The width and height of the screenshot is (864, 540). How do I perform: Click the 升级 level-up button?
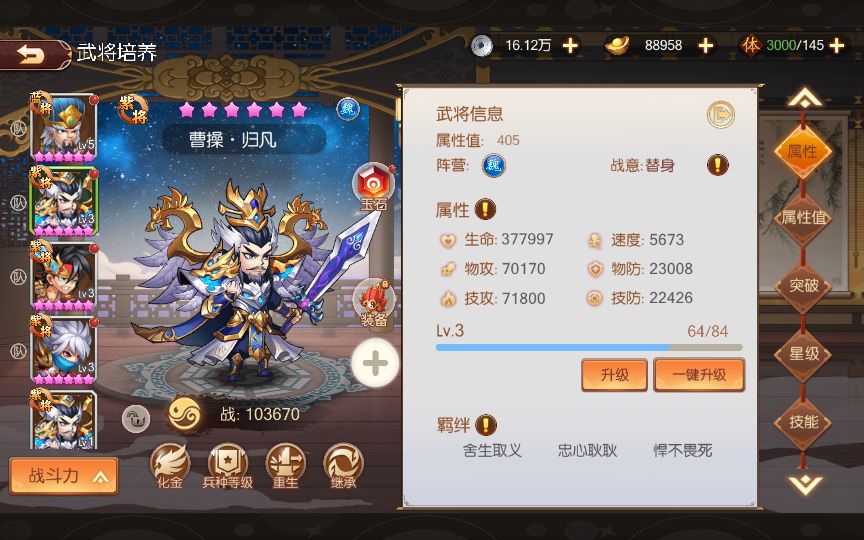(614, 375)
